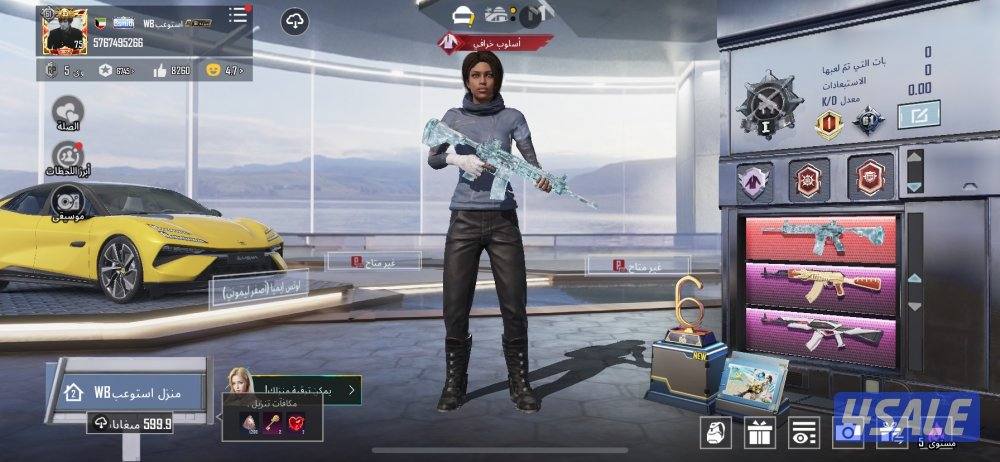
Task: Click the 'أسلوب خرافي' red title banner
Action: pos(496,43)
